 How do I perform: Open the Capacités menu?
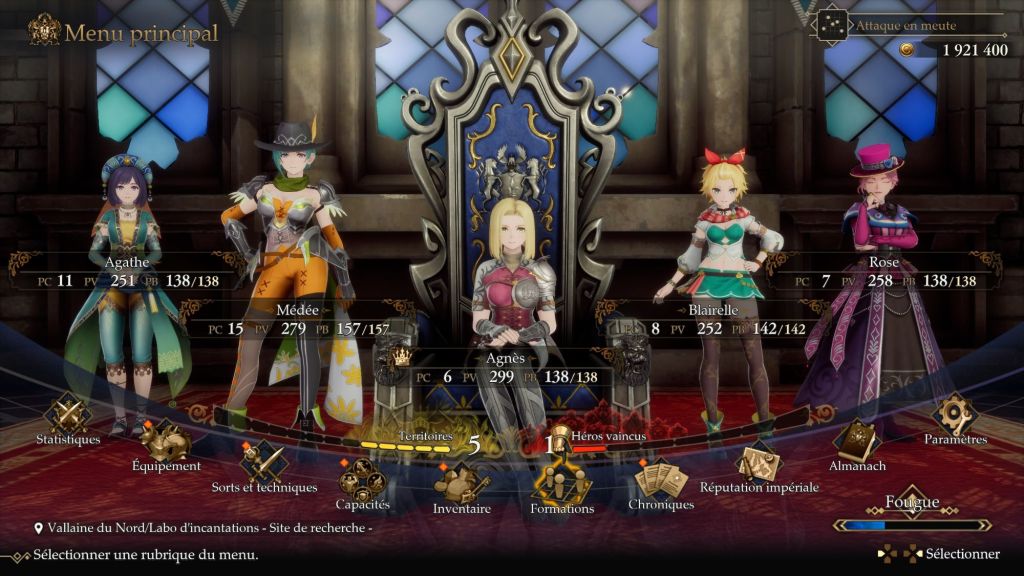click(362, 481)
